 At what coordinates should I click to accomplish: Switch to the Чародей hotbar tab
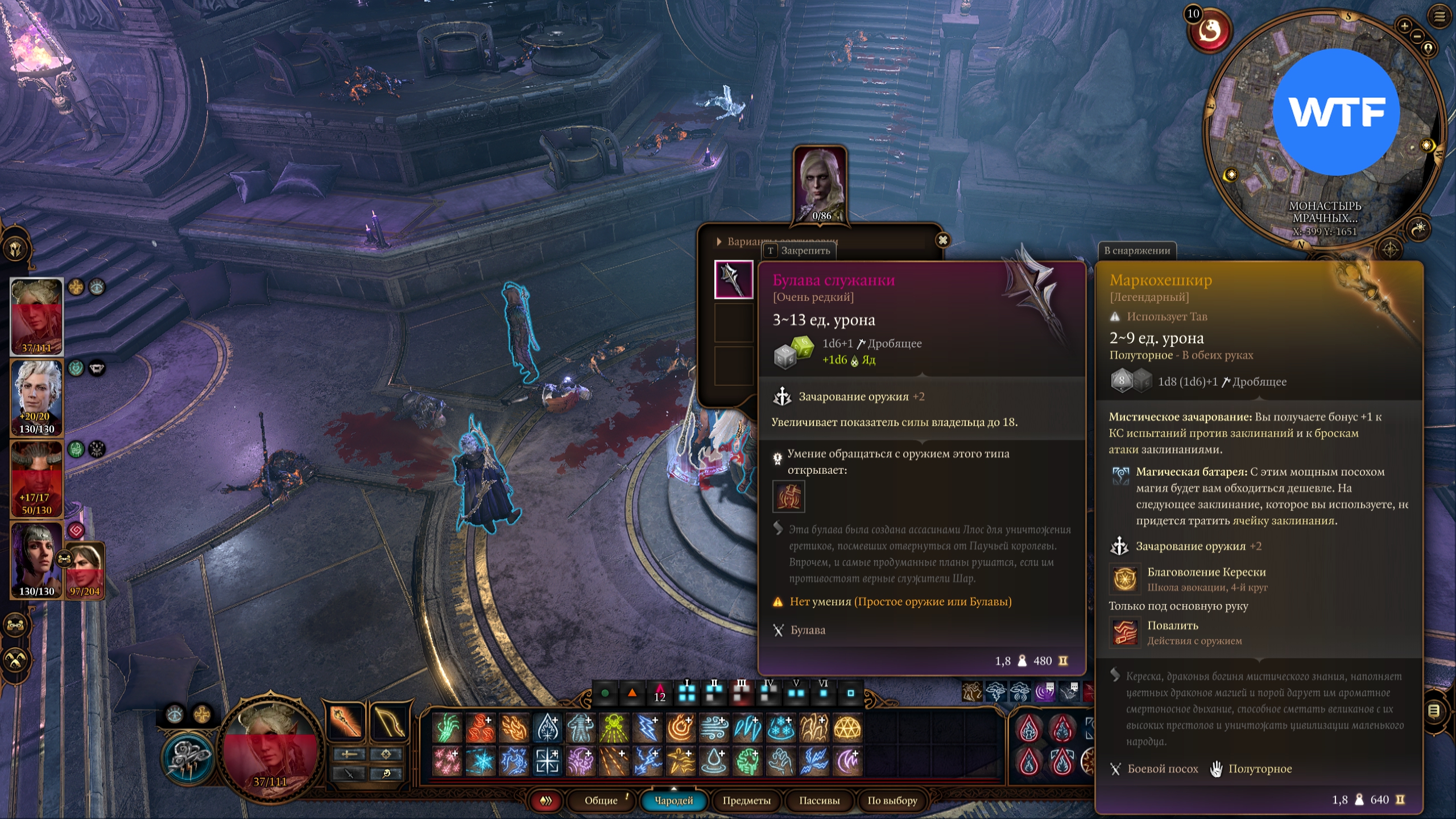tap(674, 800)
